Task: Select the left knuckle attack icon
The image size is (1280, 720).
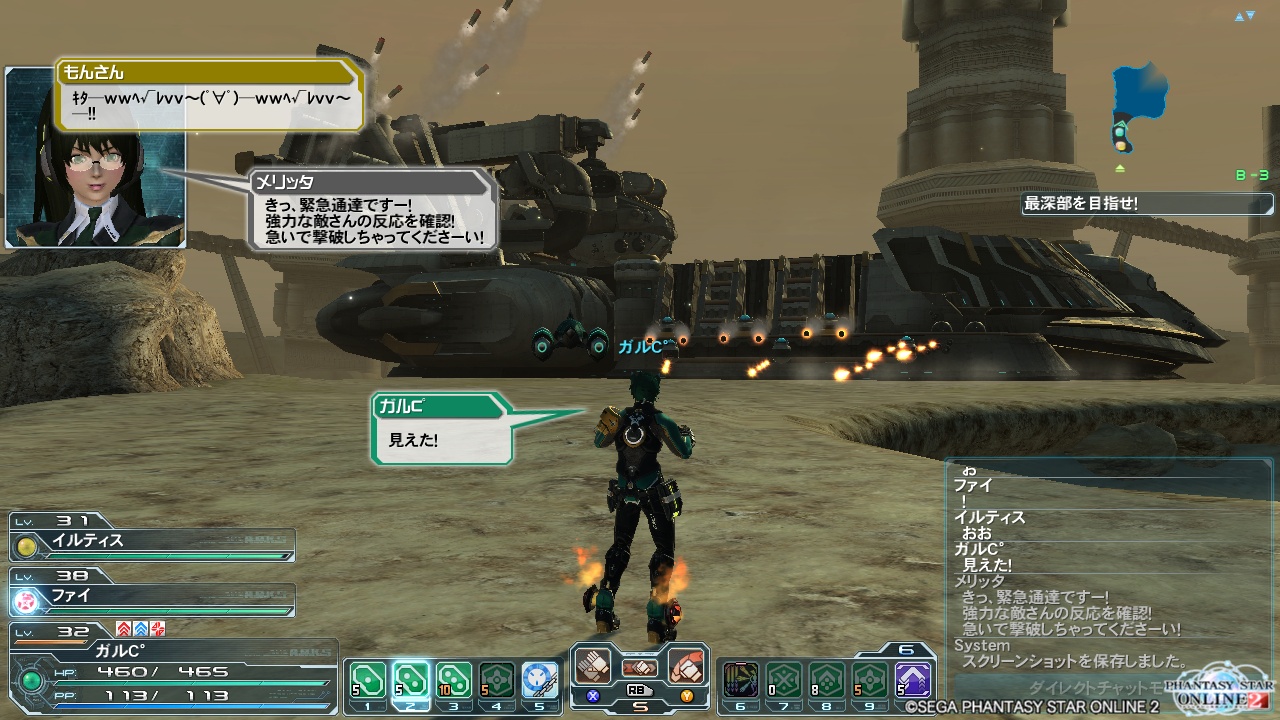Action: coord(592,666)
